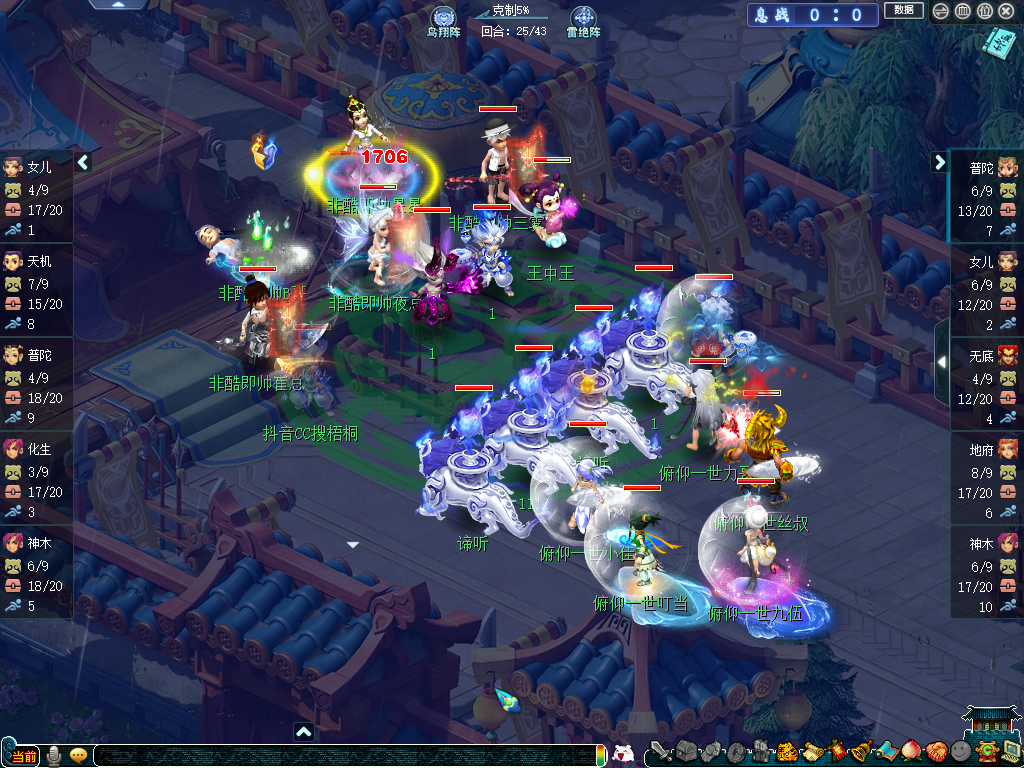Open the 数据 battle data panel

click(903, 11)
